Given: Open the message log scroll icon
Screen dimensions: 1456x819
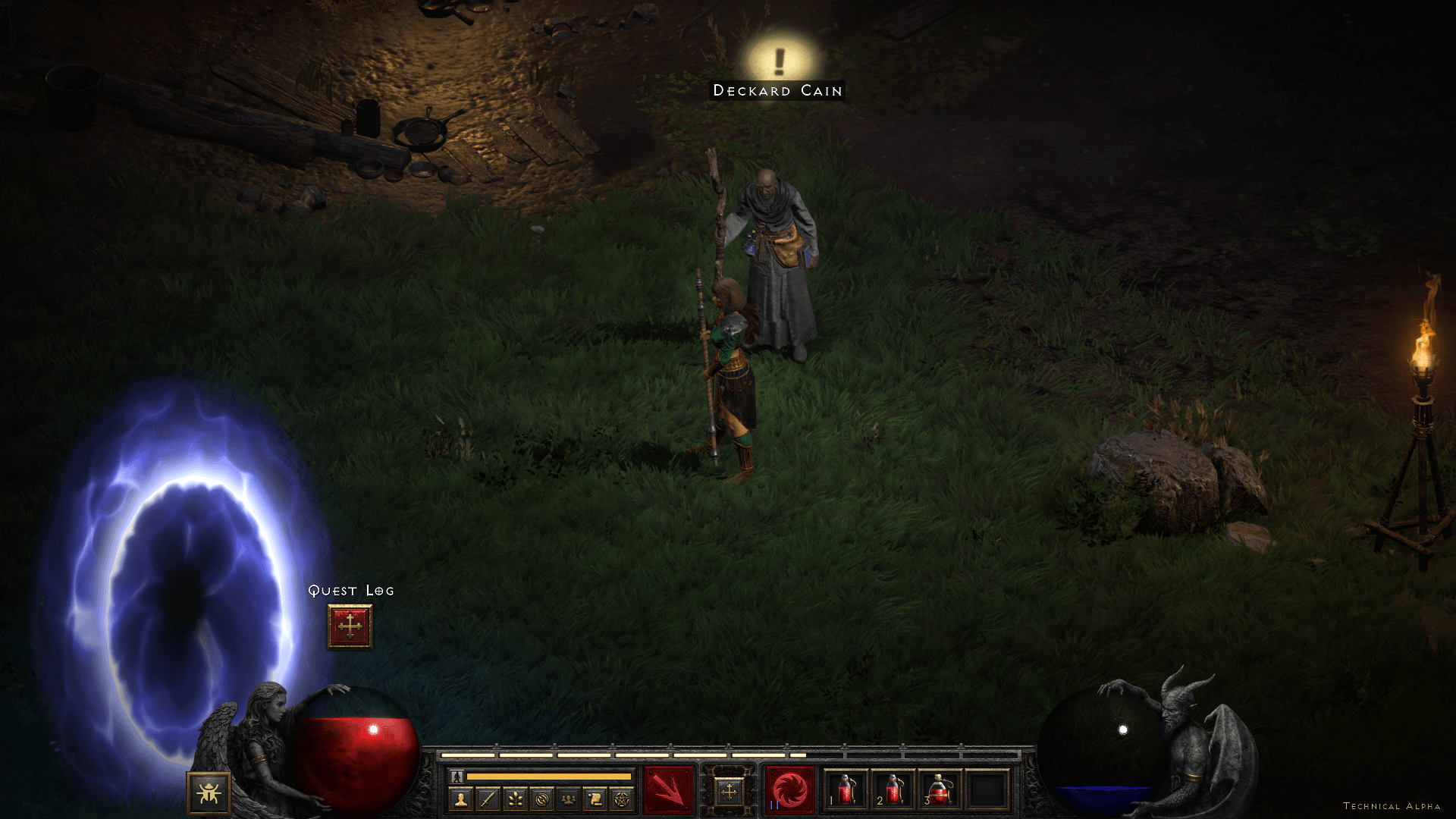Looking at the screenshot, I should tap(595, 799).
